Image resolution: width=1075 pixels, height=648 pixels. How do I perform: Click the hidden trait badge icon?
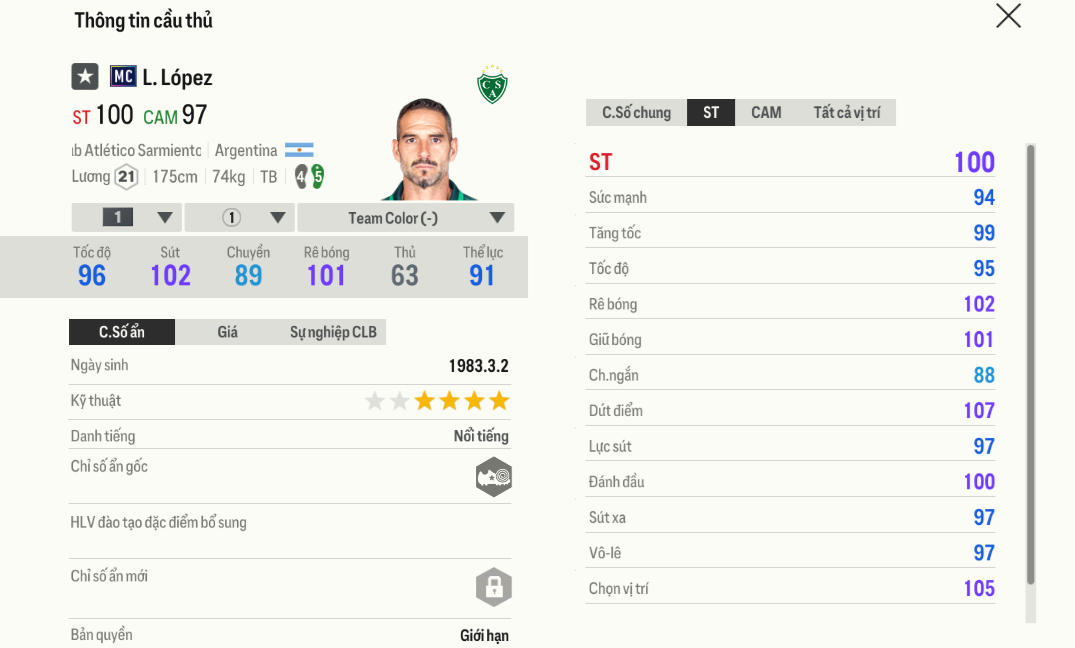(x=494, y=477)
